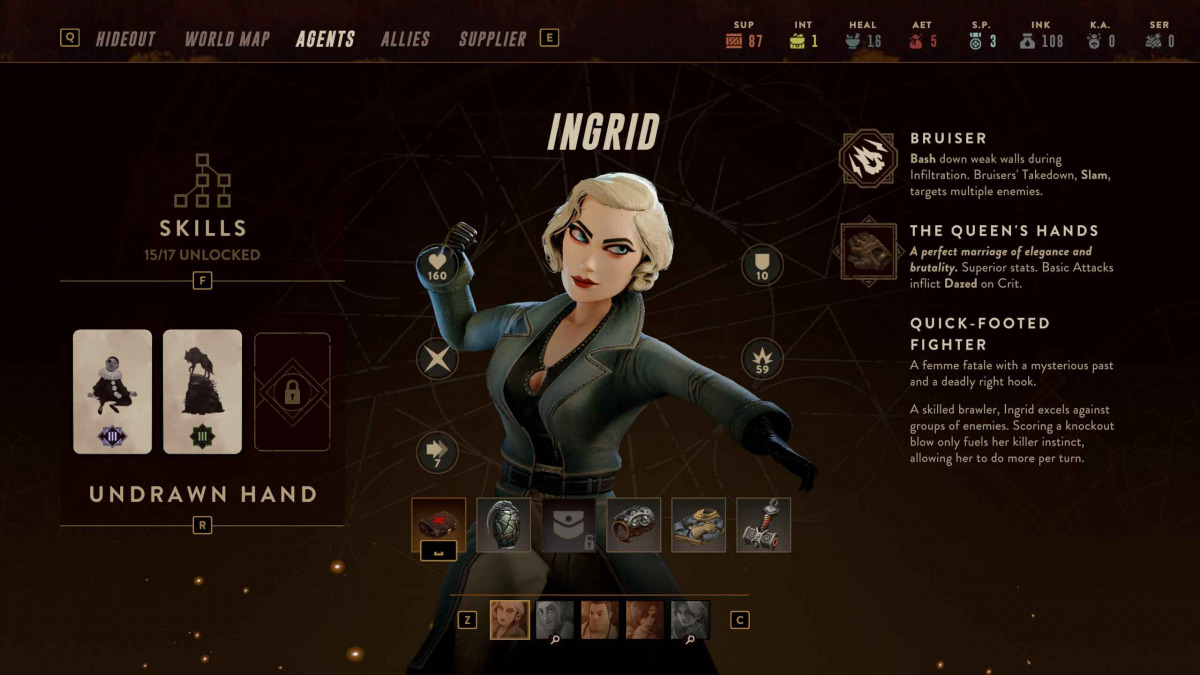Select the blue jacket outfit slot

(x=698, y=525)
